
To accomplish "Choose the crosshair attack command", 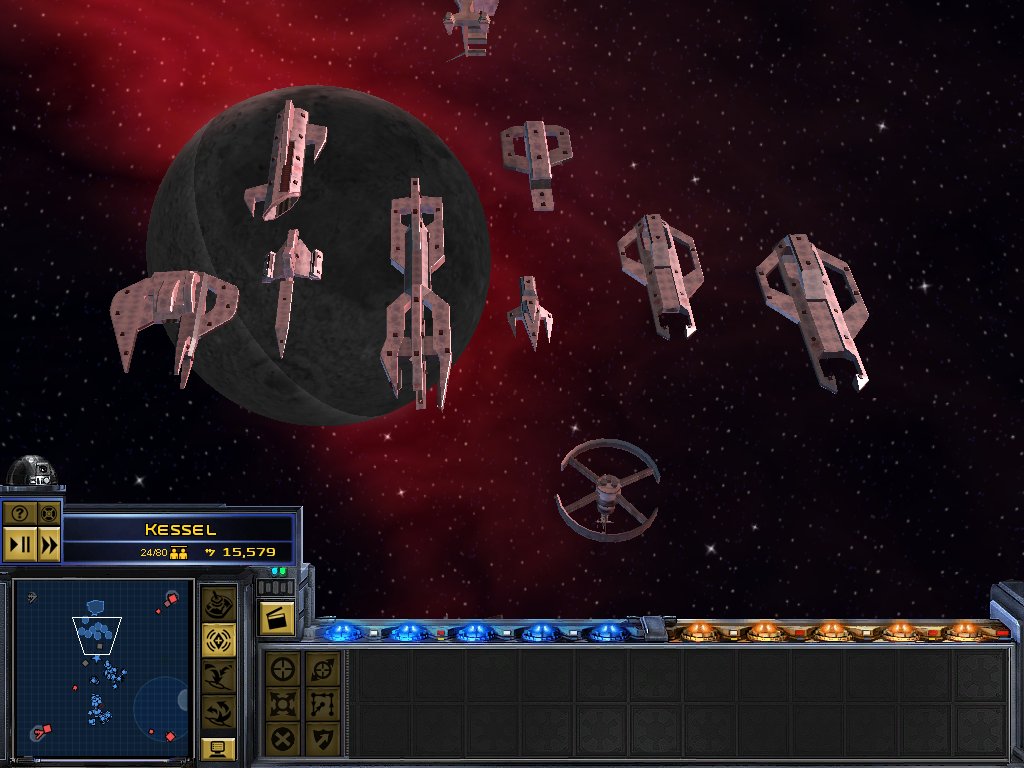I will click(x=283, y=668).
